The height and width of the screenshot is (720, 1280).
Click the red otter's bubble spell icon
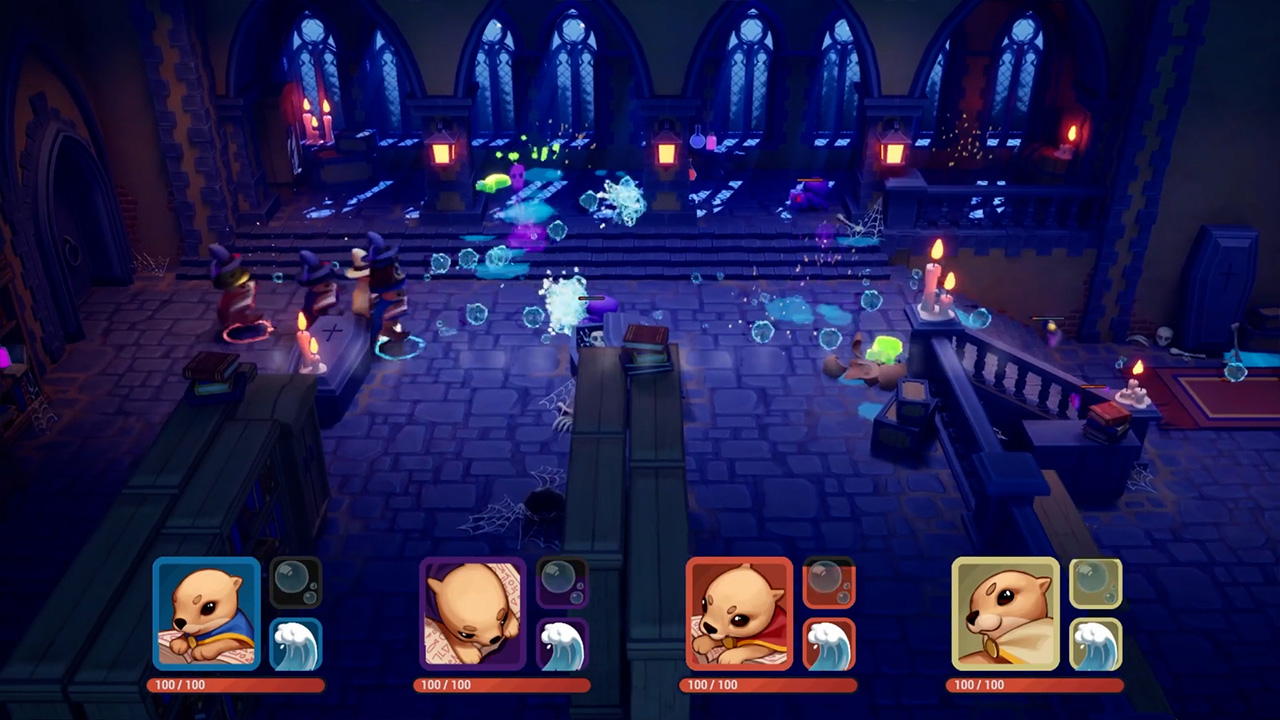(830, 582)
